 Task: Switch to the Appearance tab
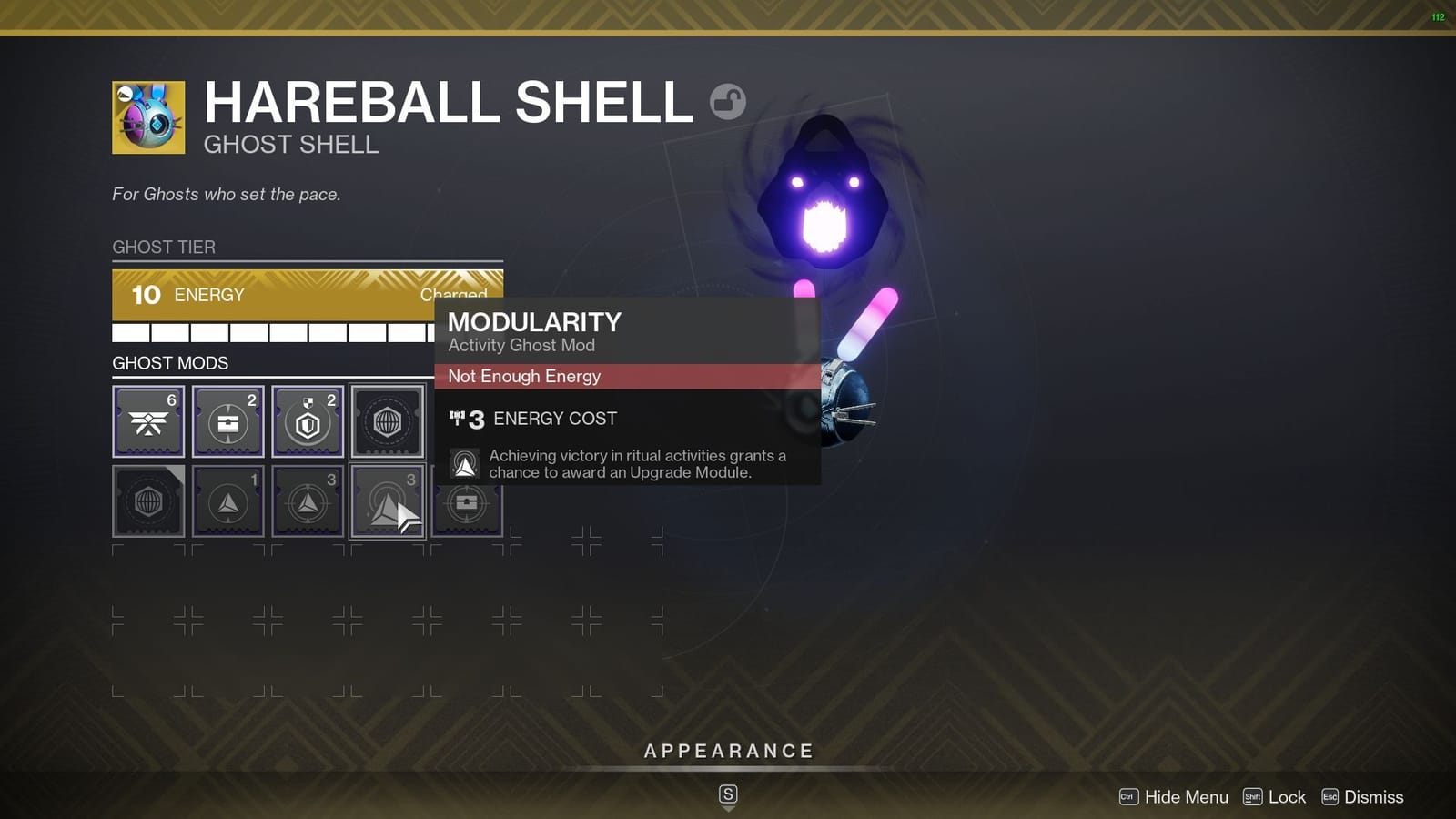727,751
